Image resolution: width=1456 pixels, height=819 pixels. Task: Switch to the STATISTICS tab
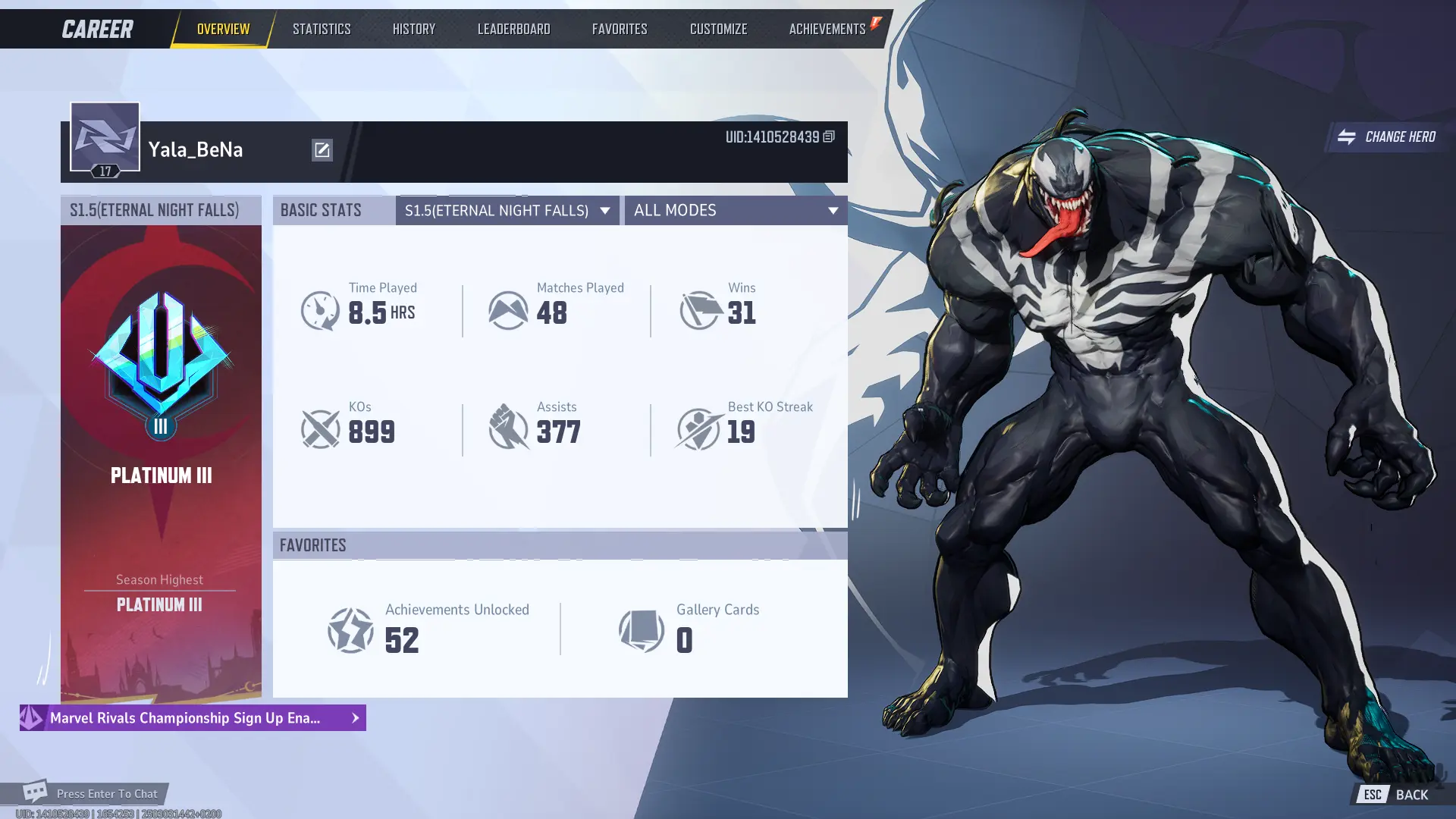[322, 28]
